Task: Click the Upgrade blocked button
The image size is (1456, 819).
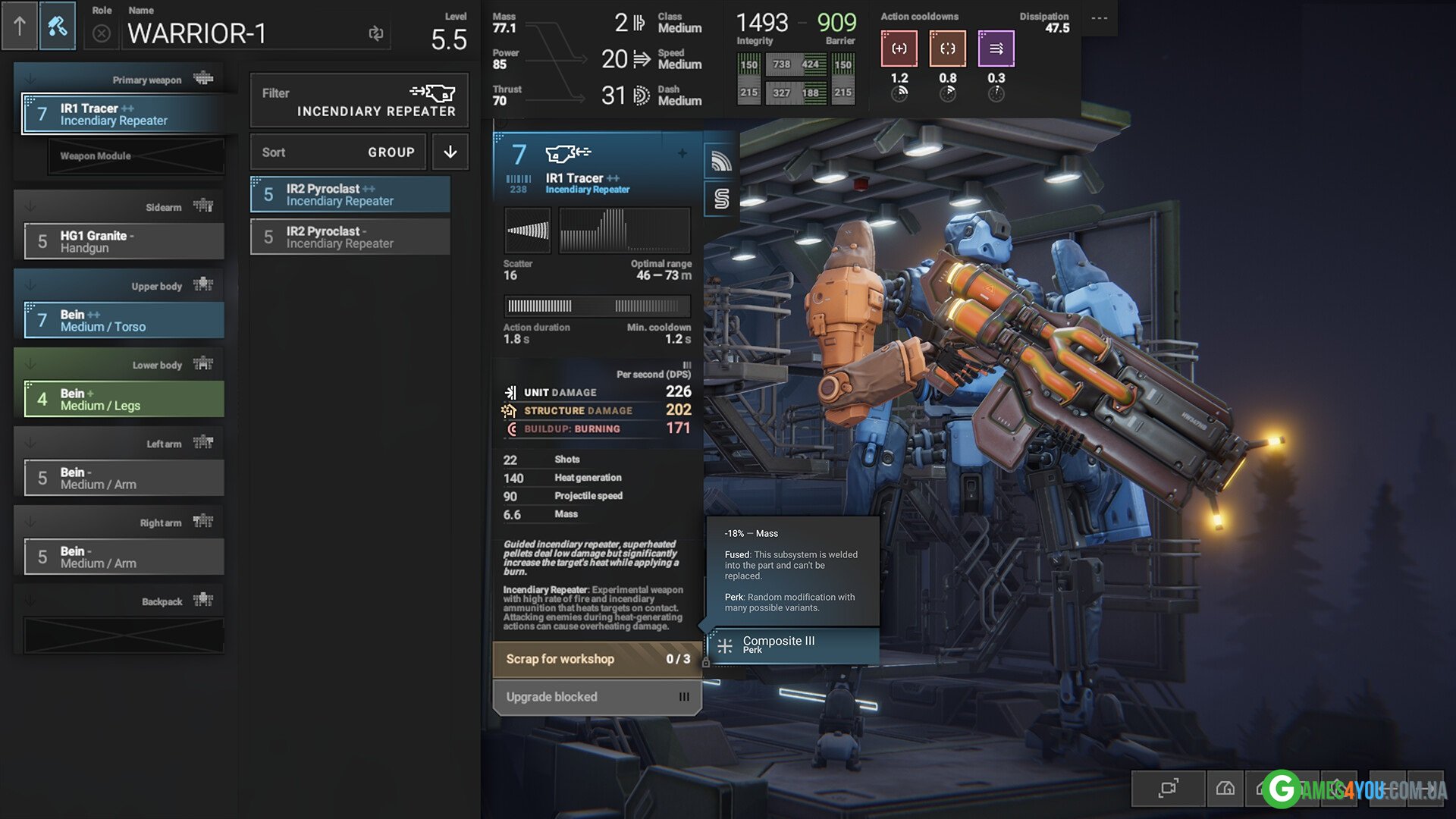Action: tap(597, 697)
